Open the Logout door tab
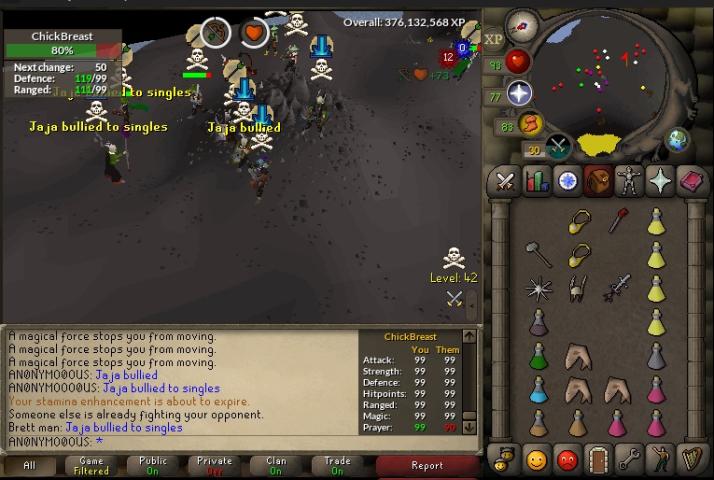This screenshot has height=480, width=714. tap(598, 459)
